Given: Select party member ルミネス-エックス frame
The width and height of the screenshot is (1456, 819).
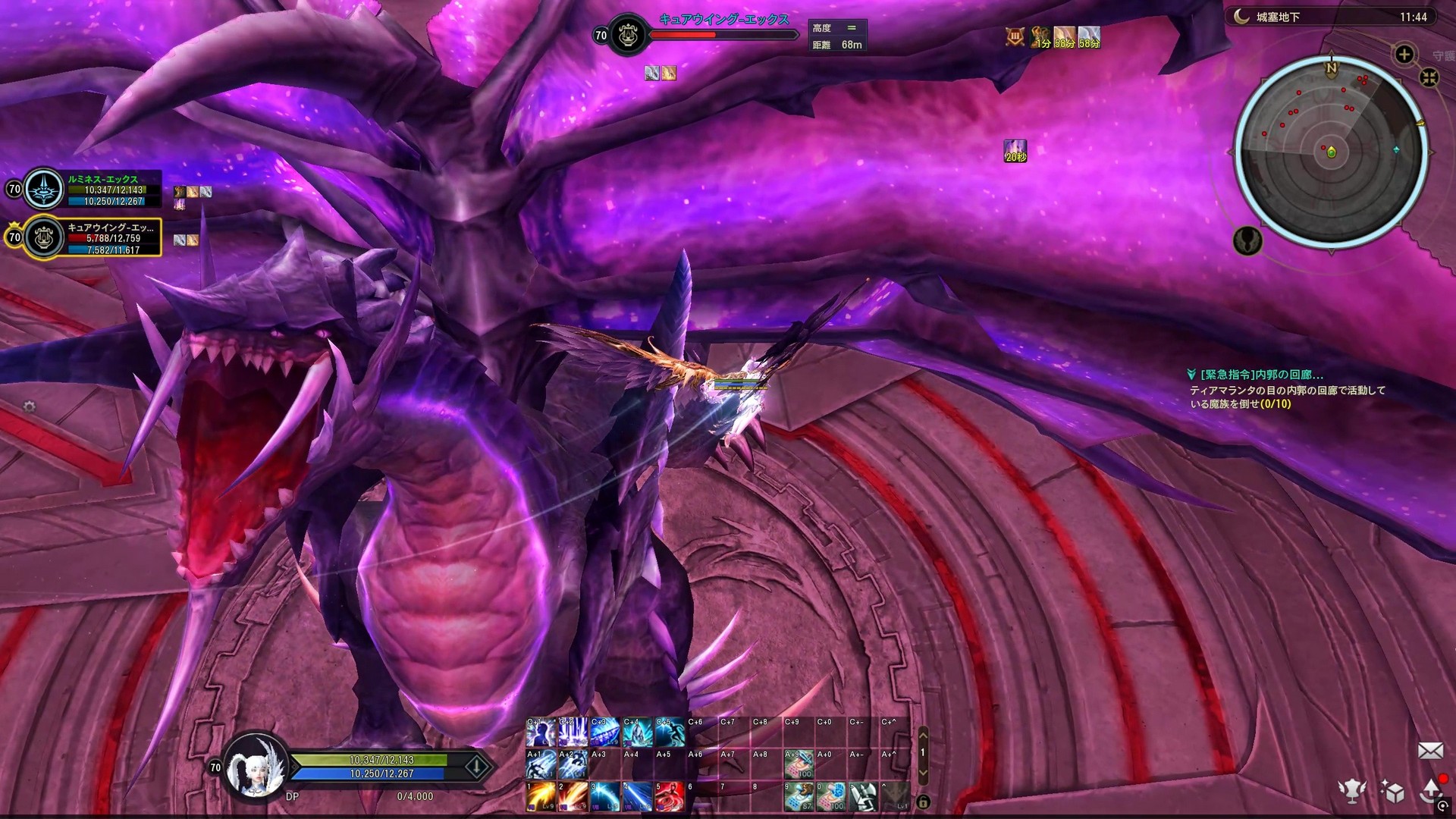Looking at the screenshot, I should click(91, 190).
